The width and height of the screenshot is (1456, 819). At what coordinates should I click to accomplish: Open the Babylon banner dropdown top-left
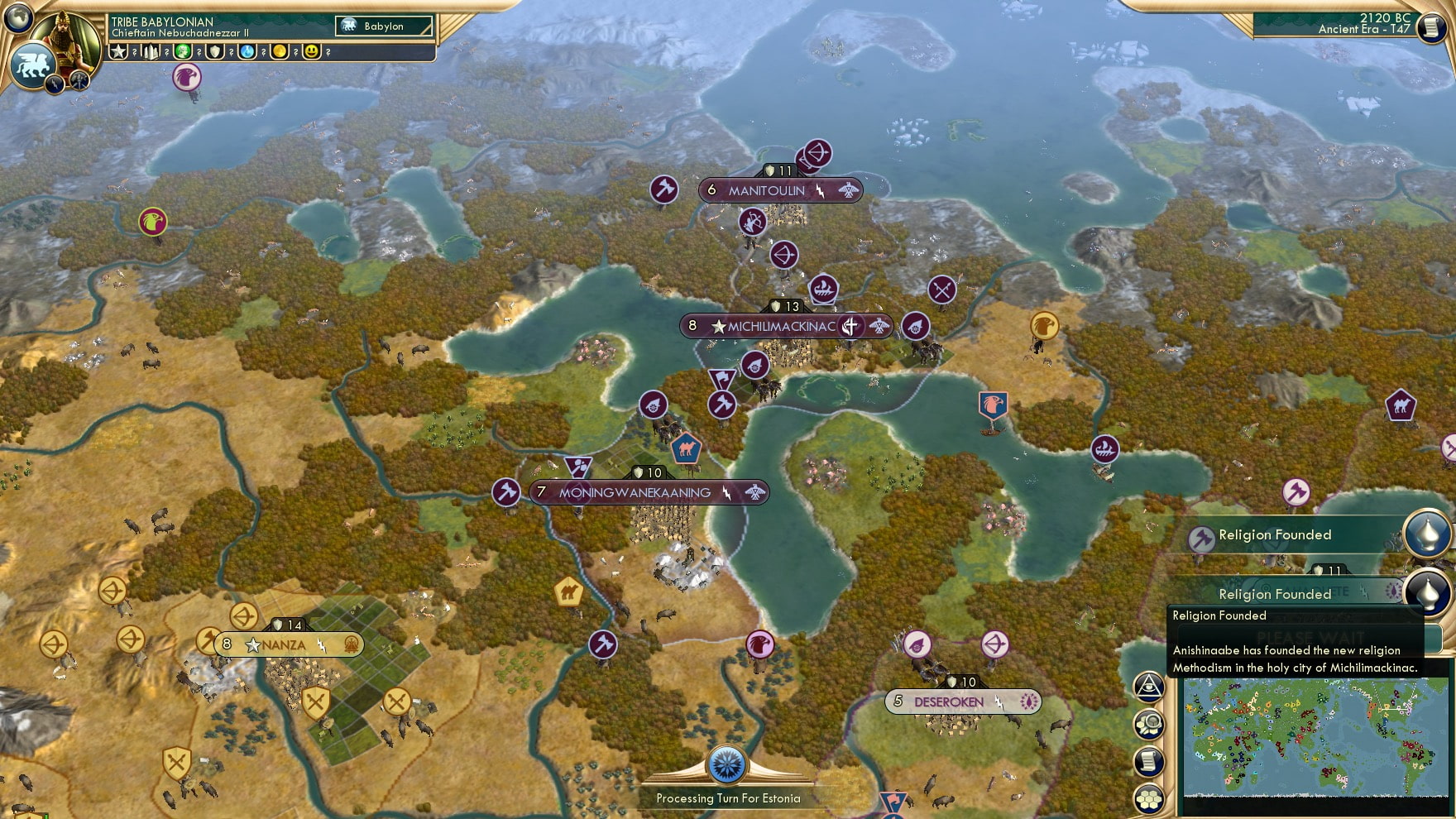382,26
